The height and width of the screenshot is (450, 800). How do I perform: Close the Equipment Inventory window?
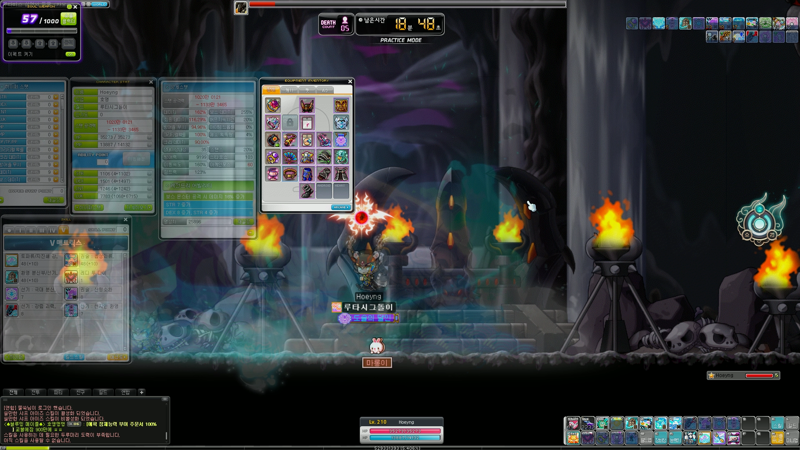350,82
